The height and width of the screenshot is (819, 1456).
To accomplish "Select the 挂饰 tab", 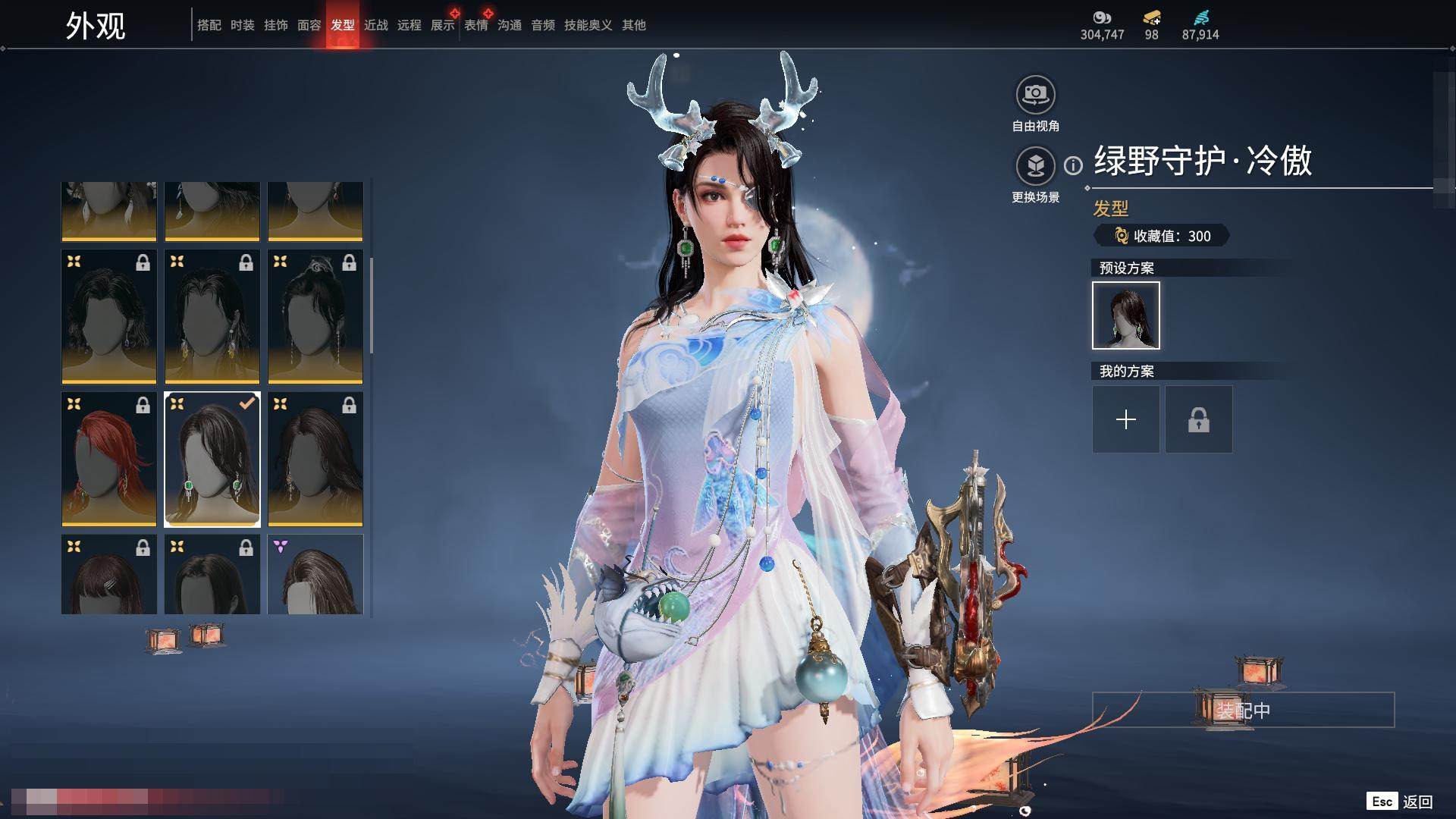I will [x=275, y=25].
